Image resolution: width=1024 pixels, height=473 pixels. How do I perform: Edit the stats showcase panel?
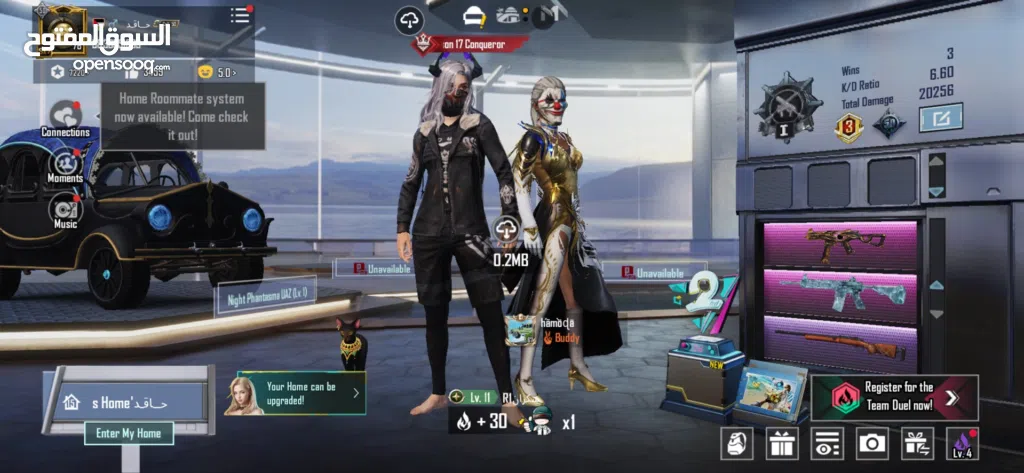[x=940, y=118]
